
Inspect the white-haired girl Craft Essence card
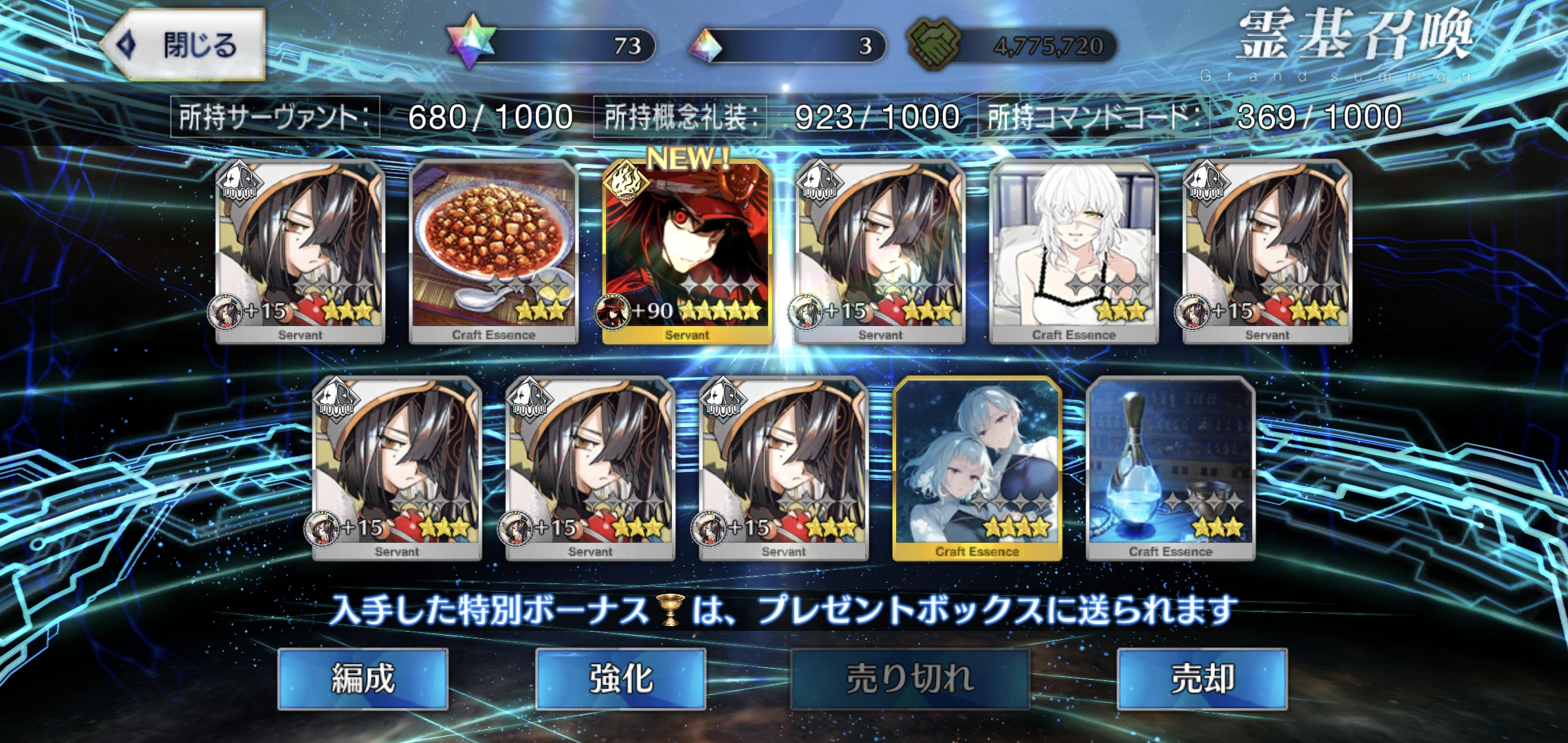[x=1074, y=252]
